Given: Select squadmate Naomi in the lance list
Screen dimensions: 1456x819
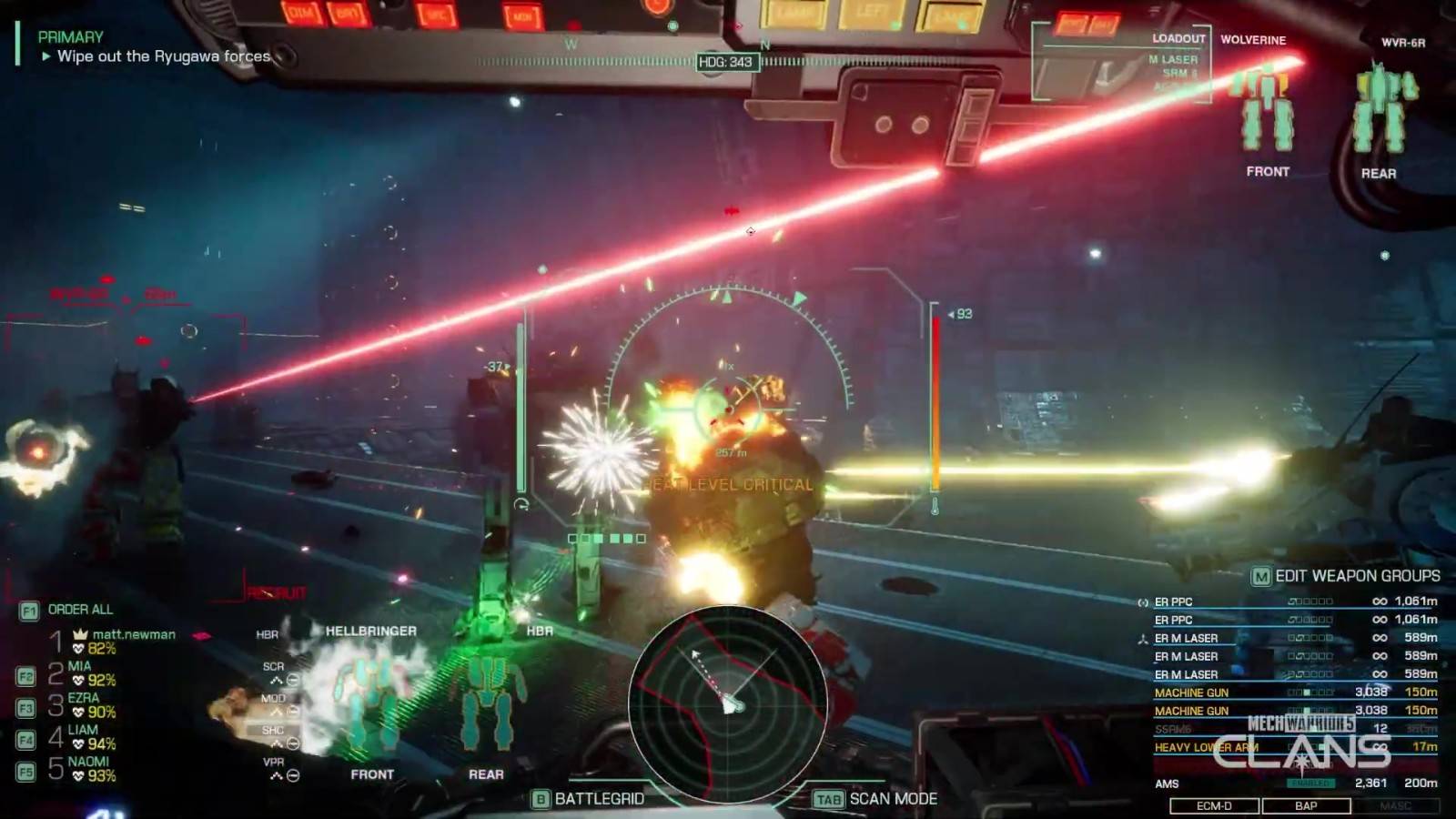Looking at the screenshot, I should (86, 769).
